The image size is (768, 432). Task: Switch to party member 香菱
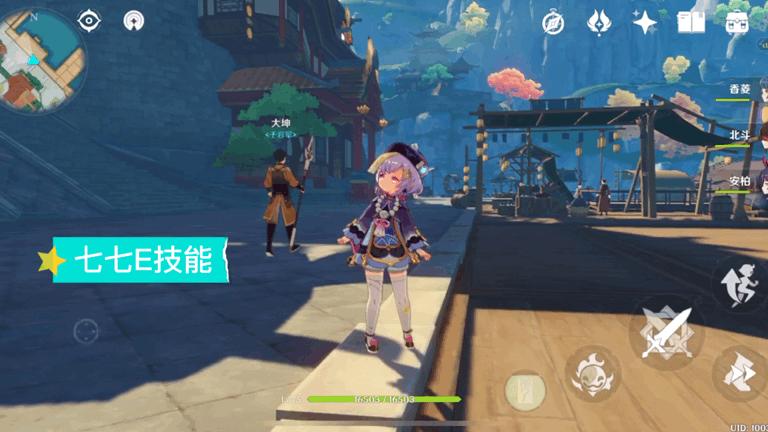[742, 90]
